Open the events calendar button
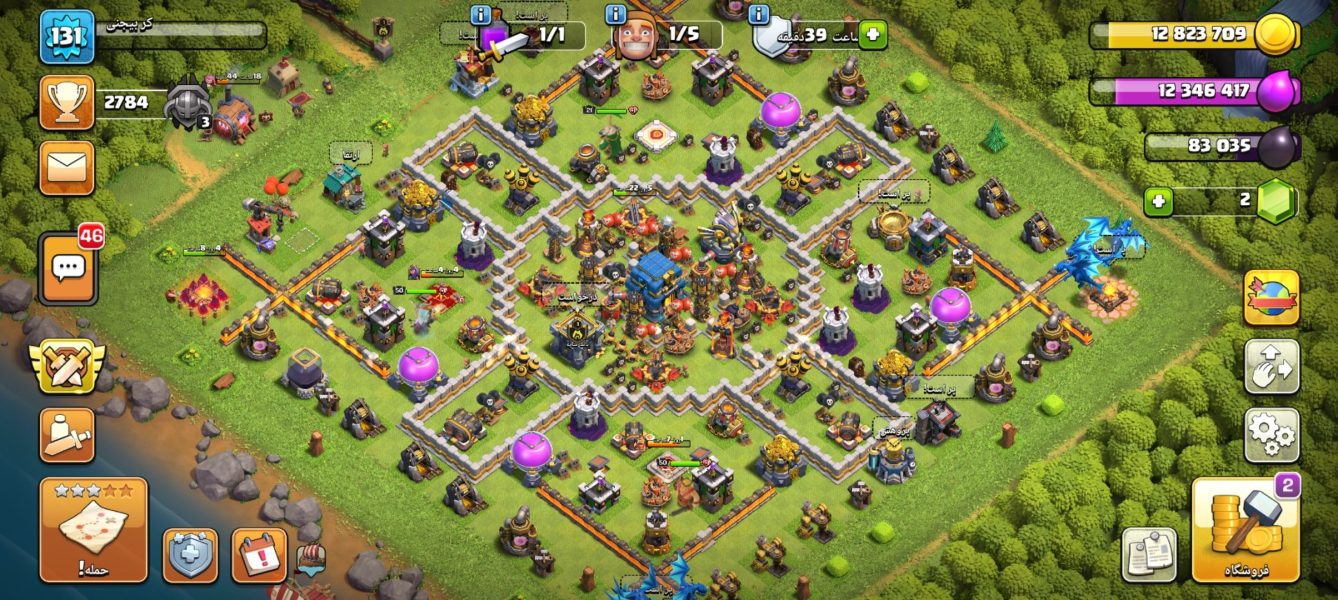This screenshot has height=600, width=1338. coord(259,555)
